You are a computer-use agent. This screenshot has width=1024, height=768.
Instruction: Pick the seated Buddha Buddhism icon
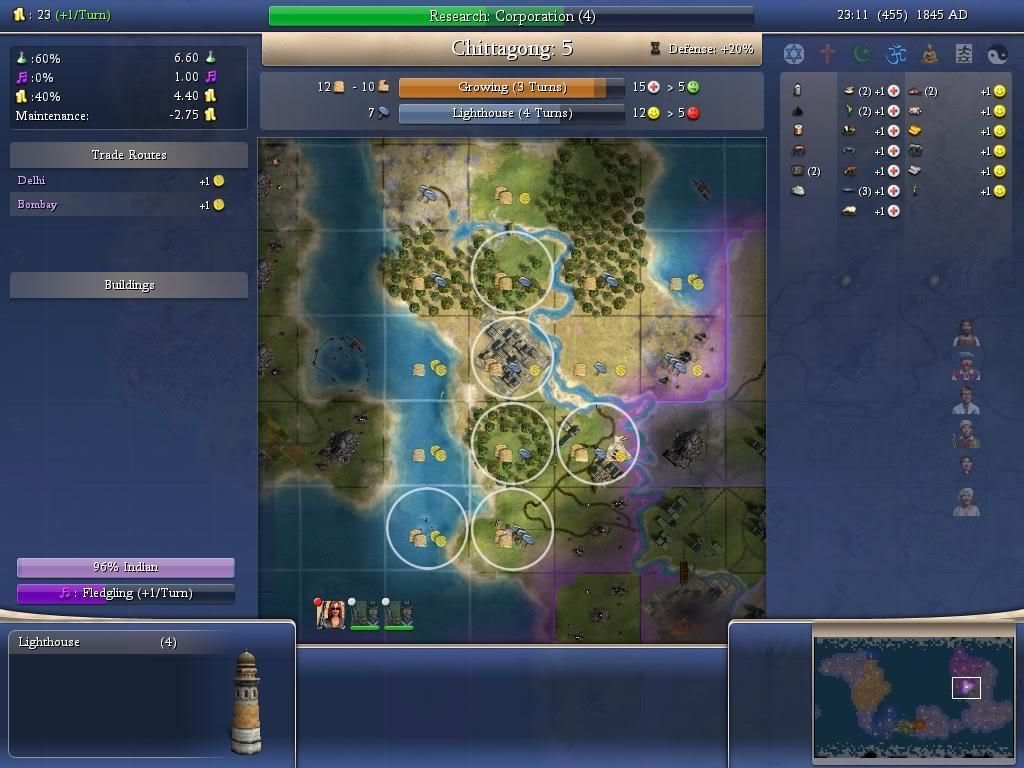(x=930, y=53)
